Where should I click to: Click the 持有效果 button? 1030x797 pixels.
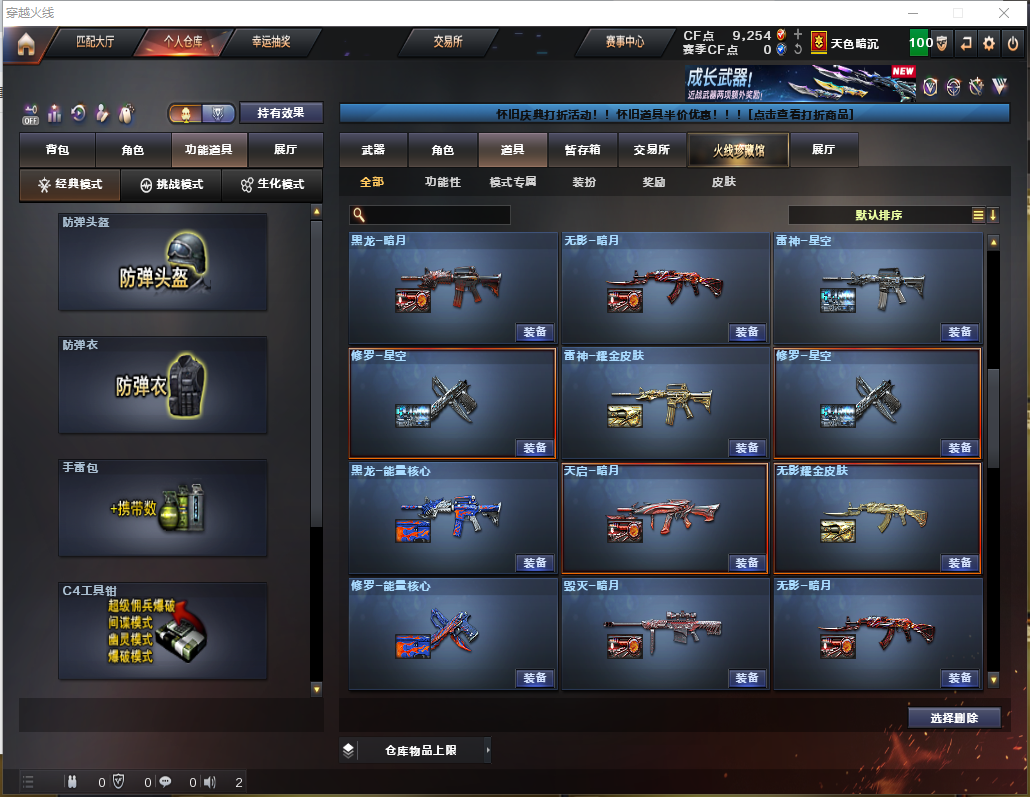pyautogui.click(x=281, y=113)
